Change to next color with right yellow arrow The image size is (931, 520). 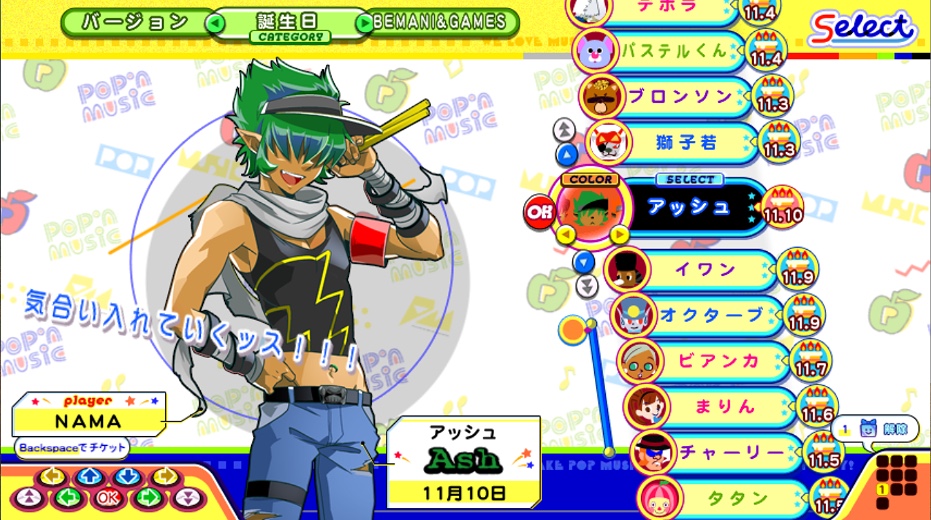(619, 235)
